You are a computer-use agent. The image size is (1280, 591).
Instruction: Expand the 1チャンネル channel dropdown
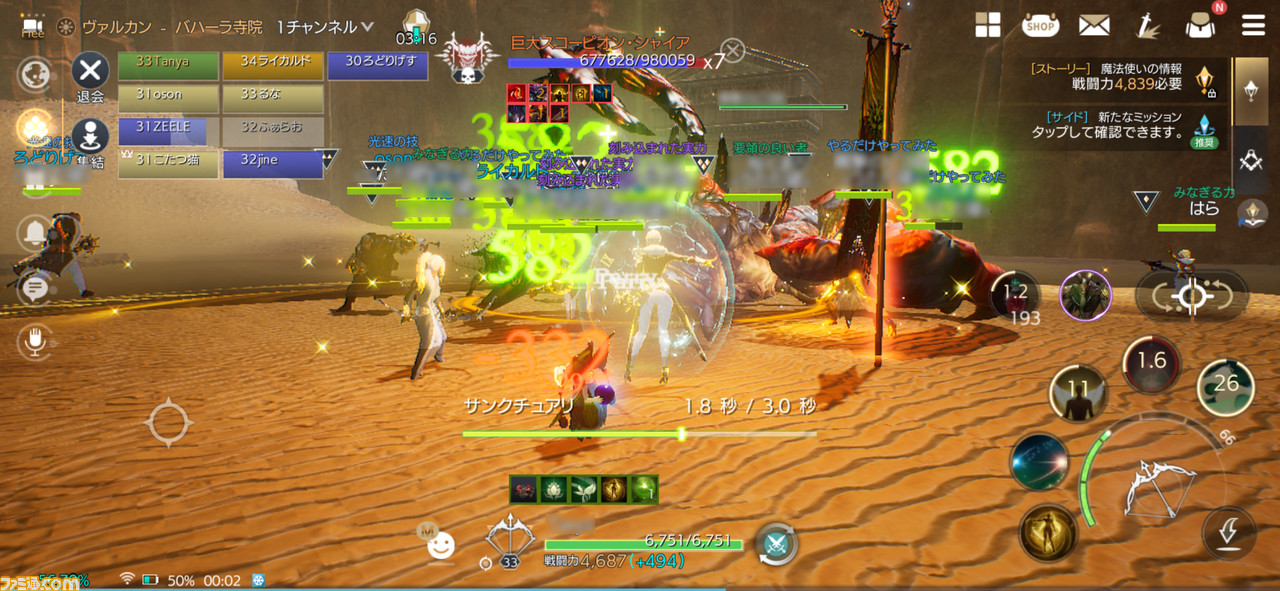click(x=366, y=27)
